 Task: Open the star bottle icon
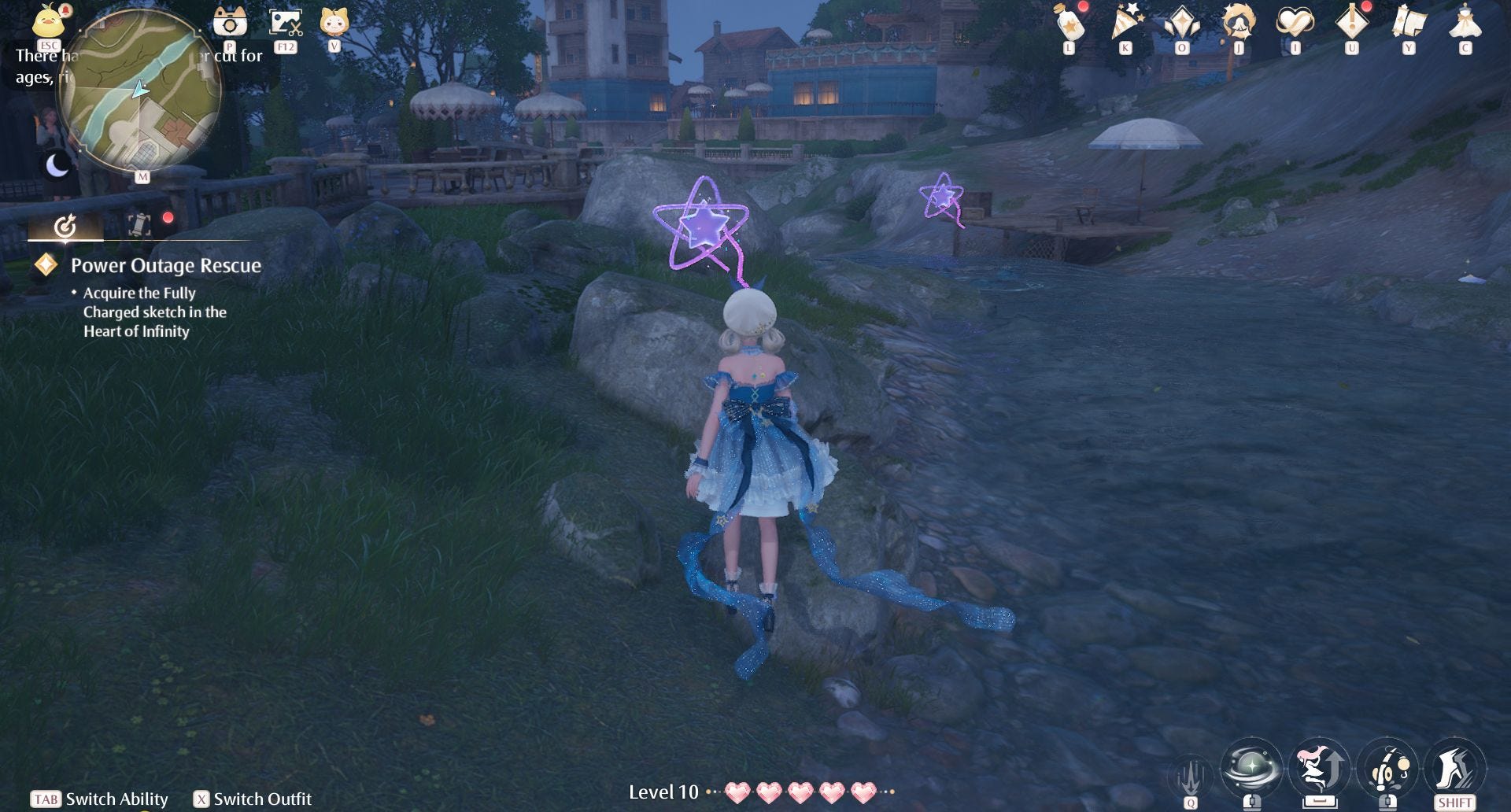coord(1070,24)
